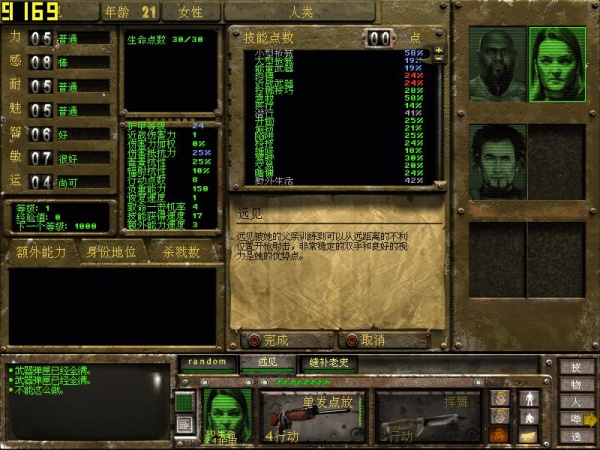Click the 年龄 (Age) field
The width and height of the screenshot is (600, 450).
point(130,12)
